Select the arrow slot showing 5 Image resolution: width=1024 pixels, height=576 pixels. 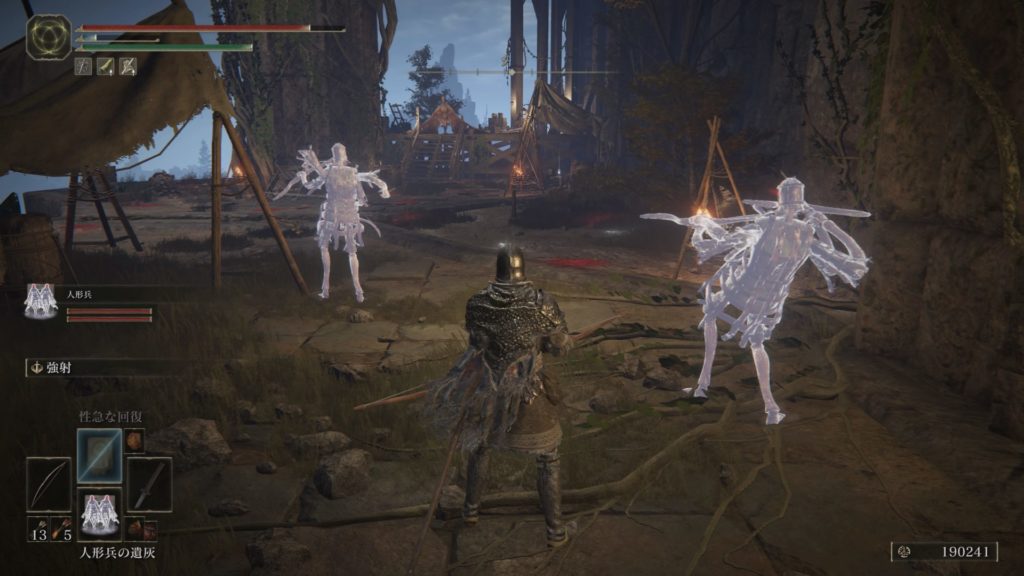coord(62,528)
